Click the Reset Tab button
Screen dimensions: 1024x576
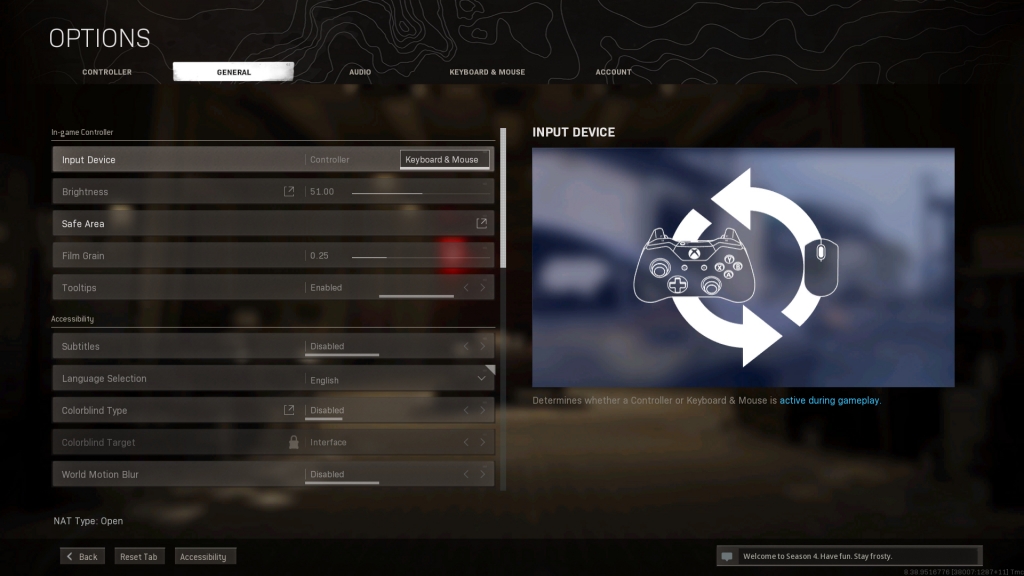coord(138,556)
